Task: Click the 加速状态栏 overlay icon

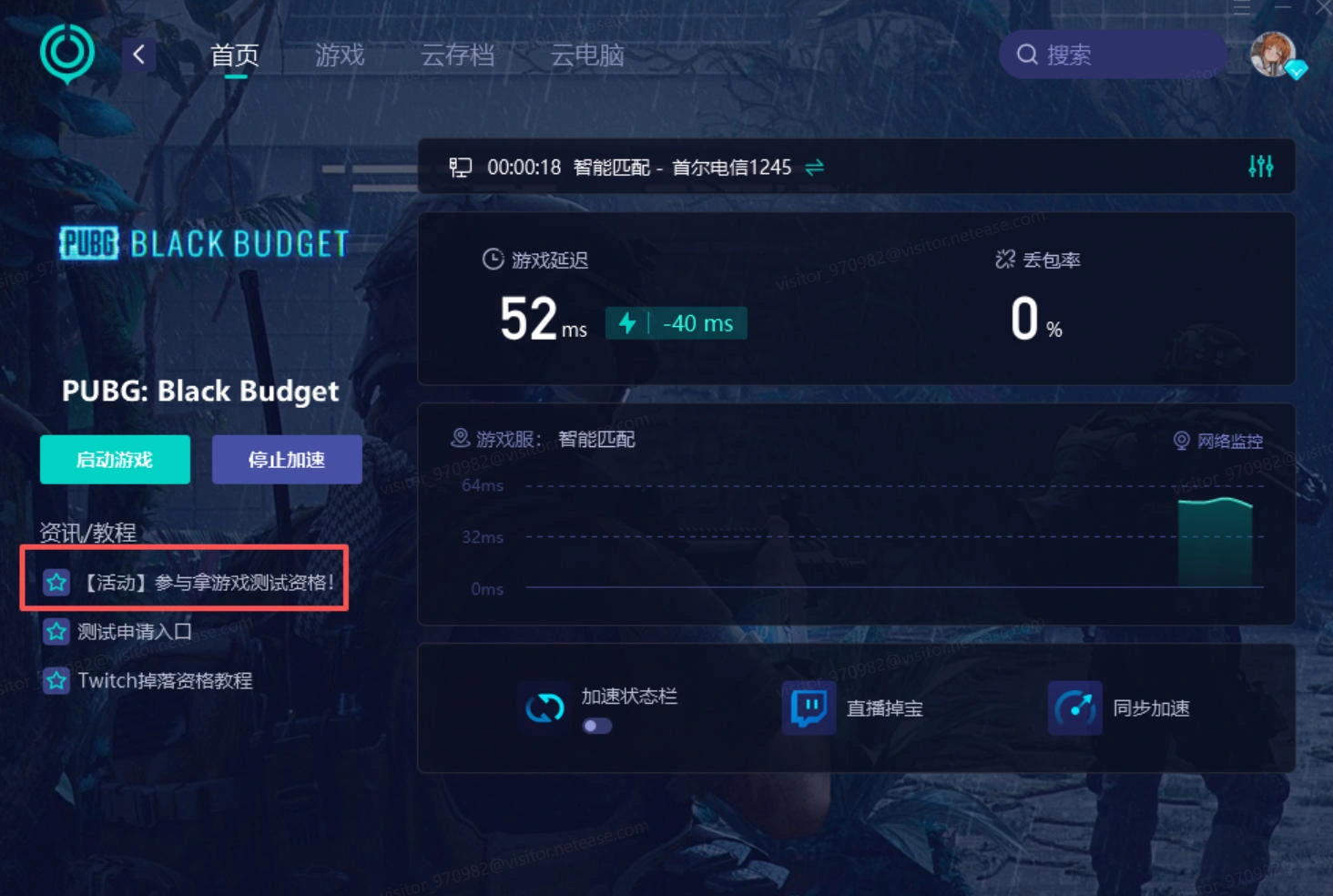Action: coord(544,706)
